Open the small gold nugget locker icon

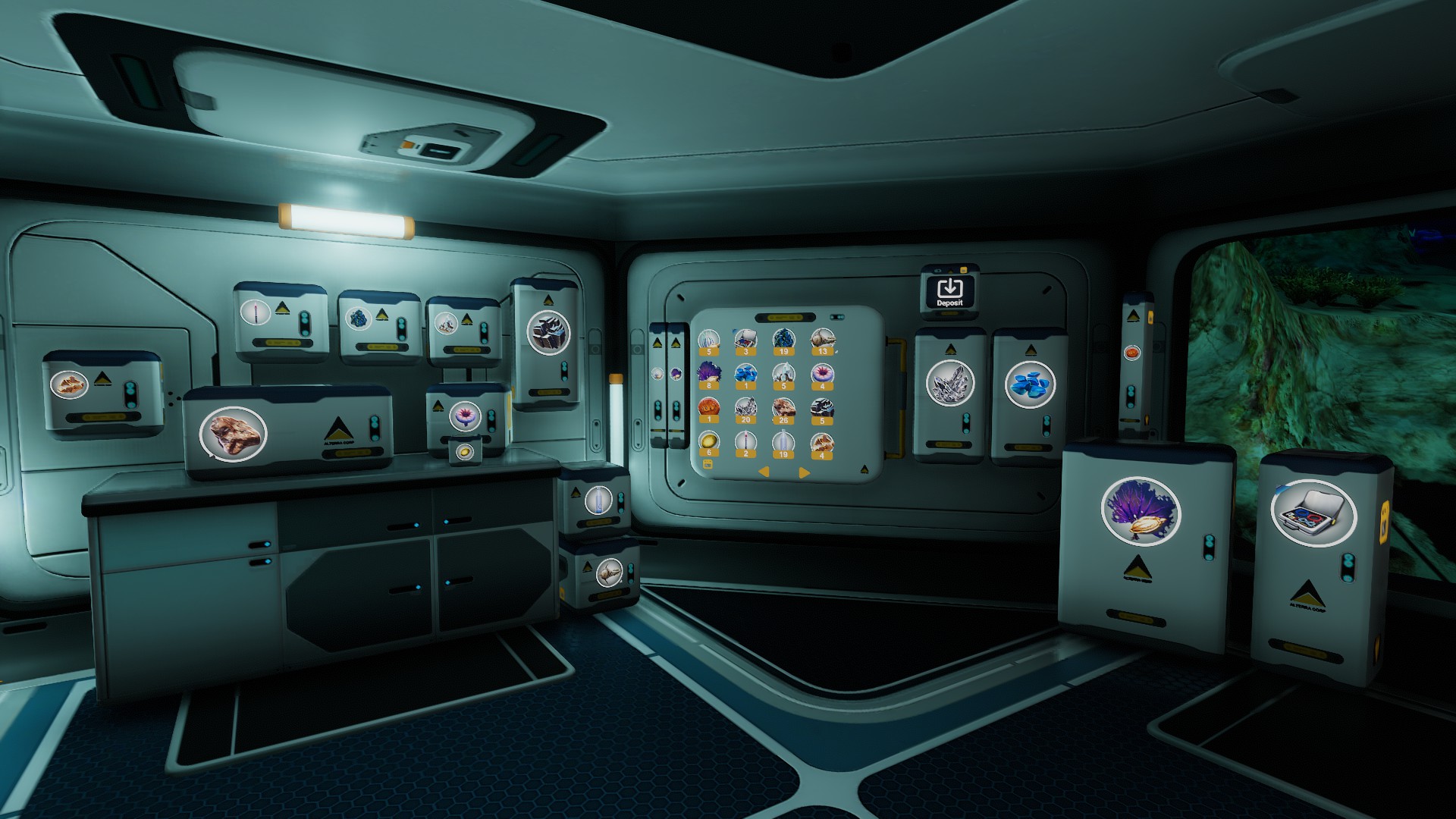point(463,450)
